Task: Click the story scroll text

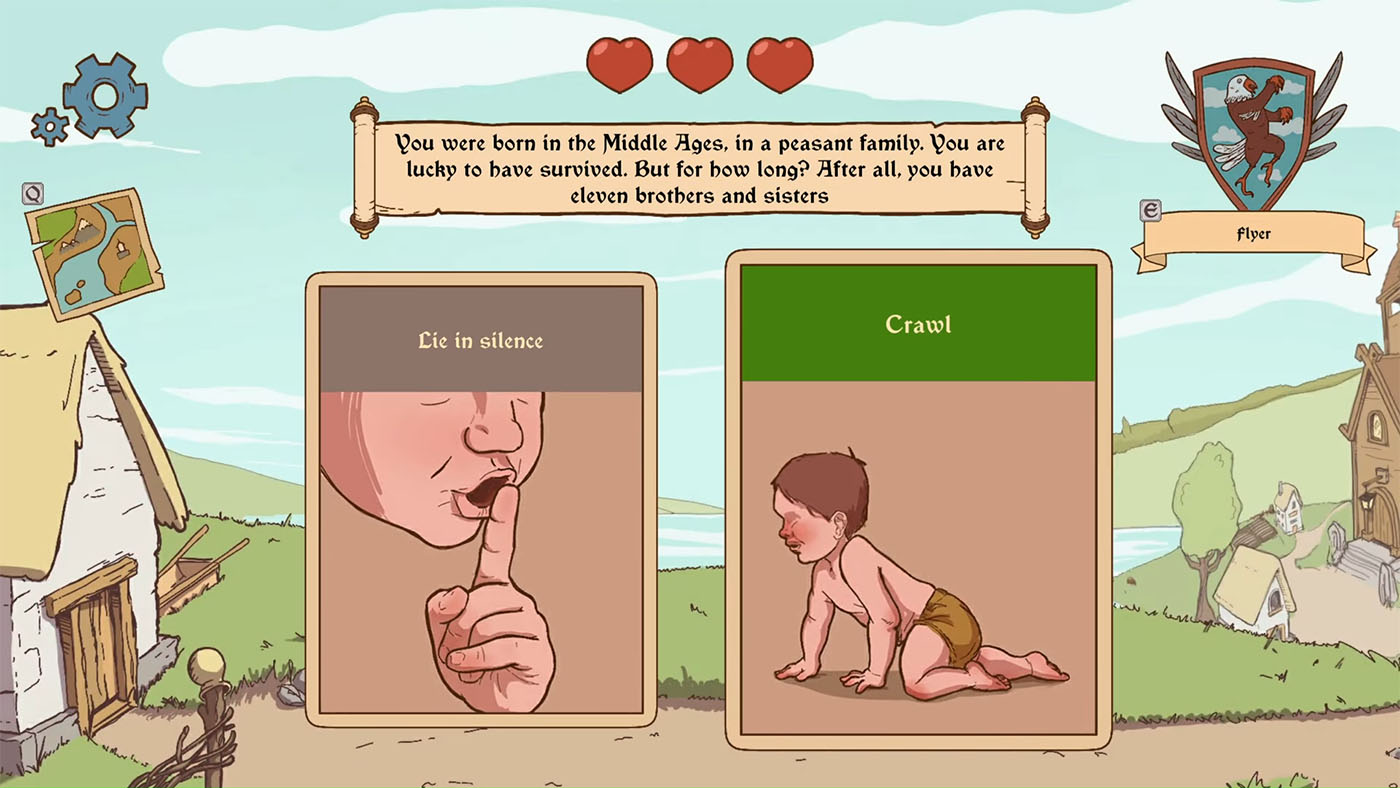Action: [x=698, y=170]
